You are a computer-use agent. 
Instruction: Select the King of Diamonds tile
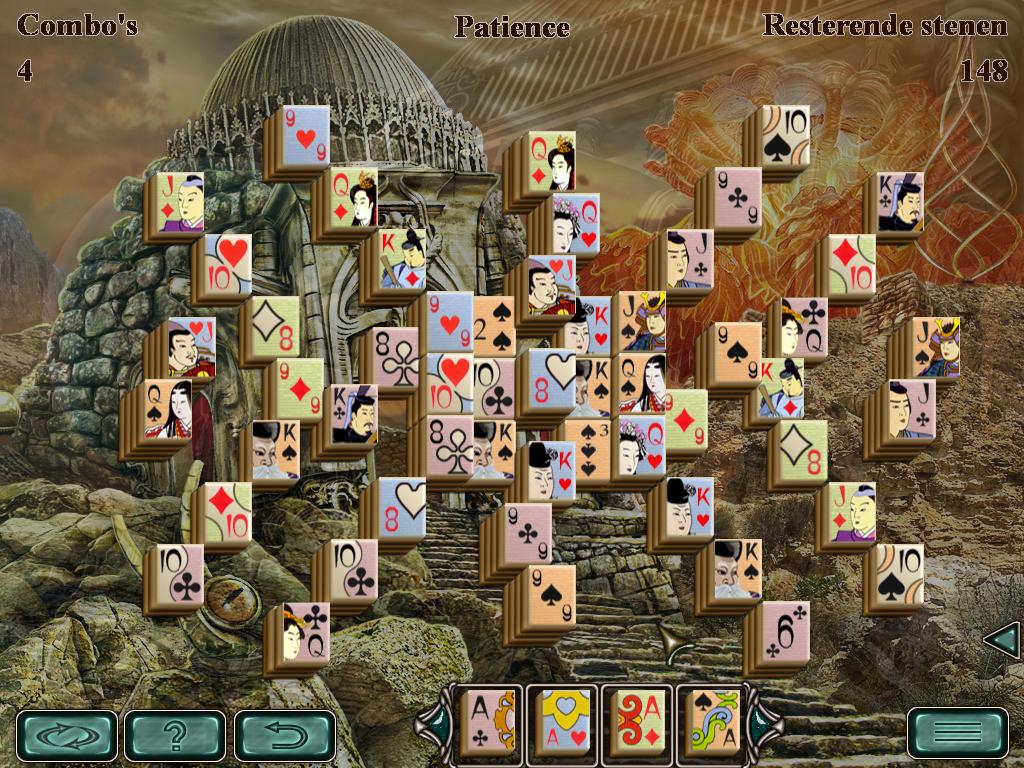[781, 387]
